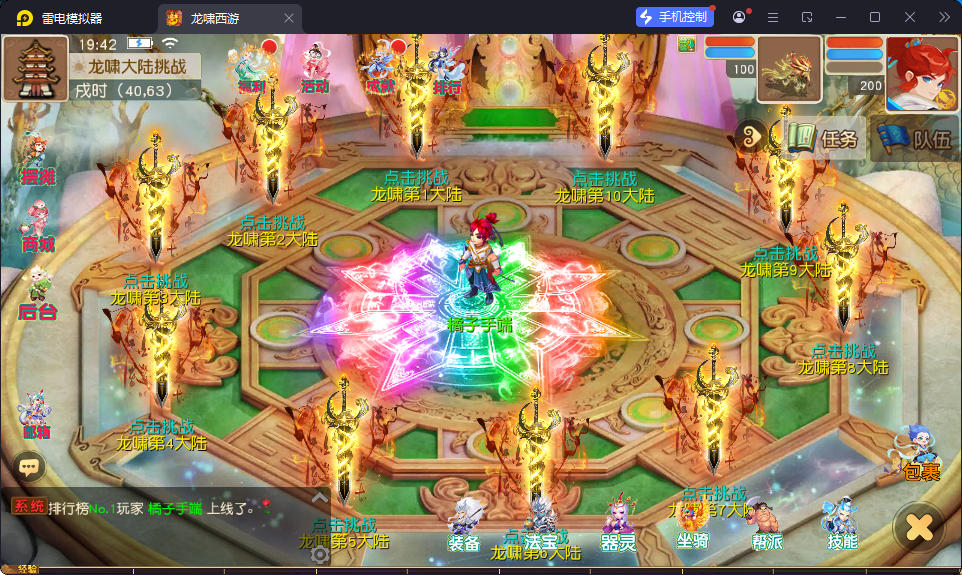The width and height of the screenshot is (962, 575).
Task: Open the 器灵 artifact spirit menu
Action: tap(618, 524)
